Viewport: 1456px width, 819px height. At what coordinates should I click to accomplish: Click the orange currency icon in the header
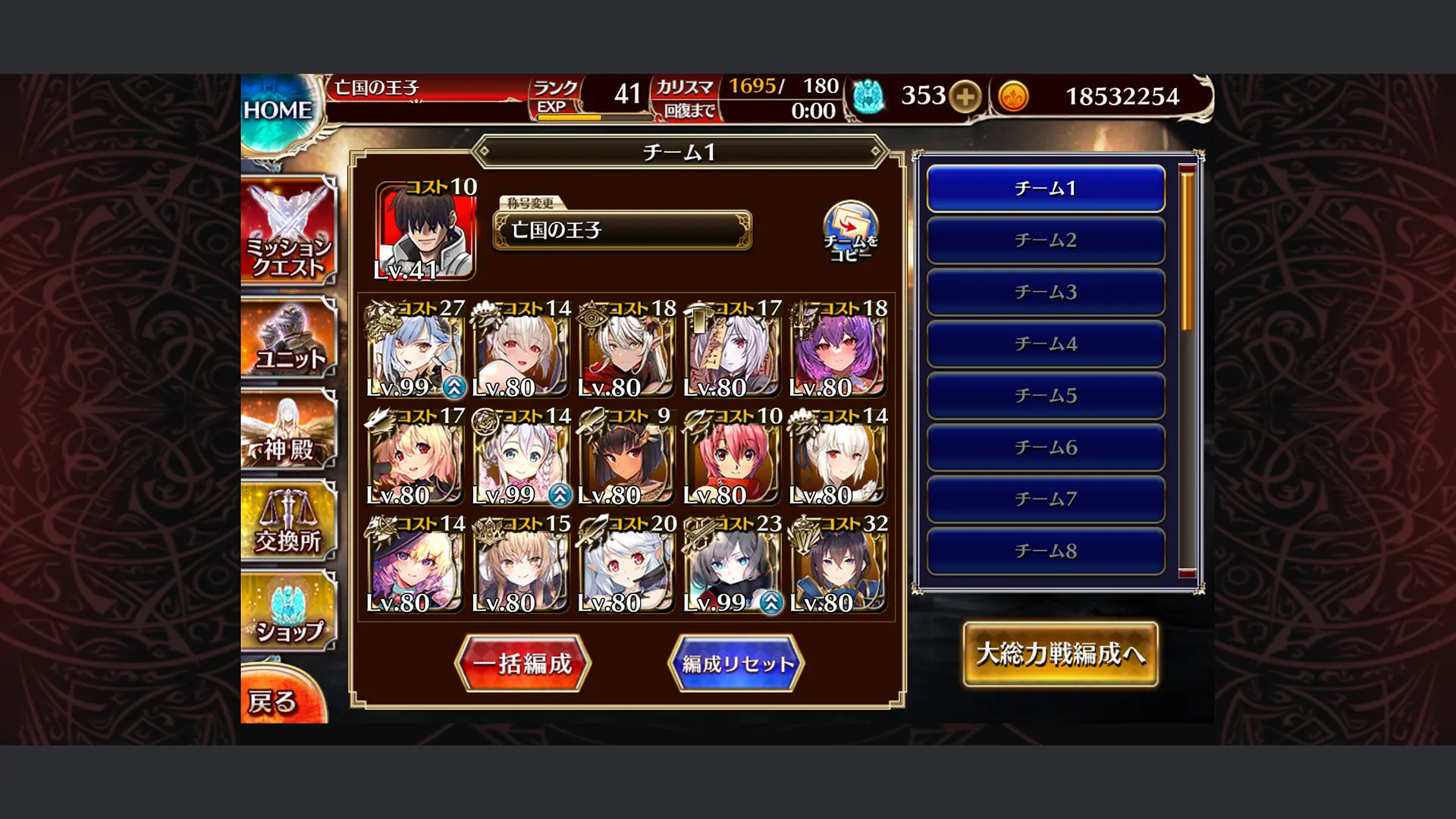coord(1014,97)
